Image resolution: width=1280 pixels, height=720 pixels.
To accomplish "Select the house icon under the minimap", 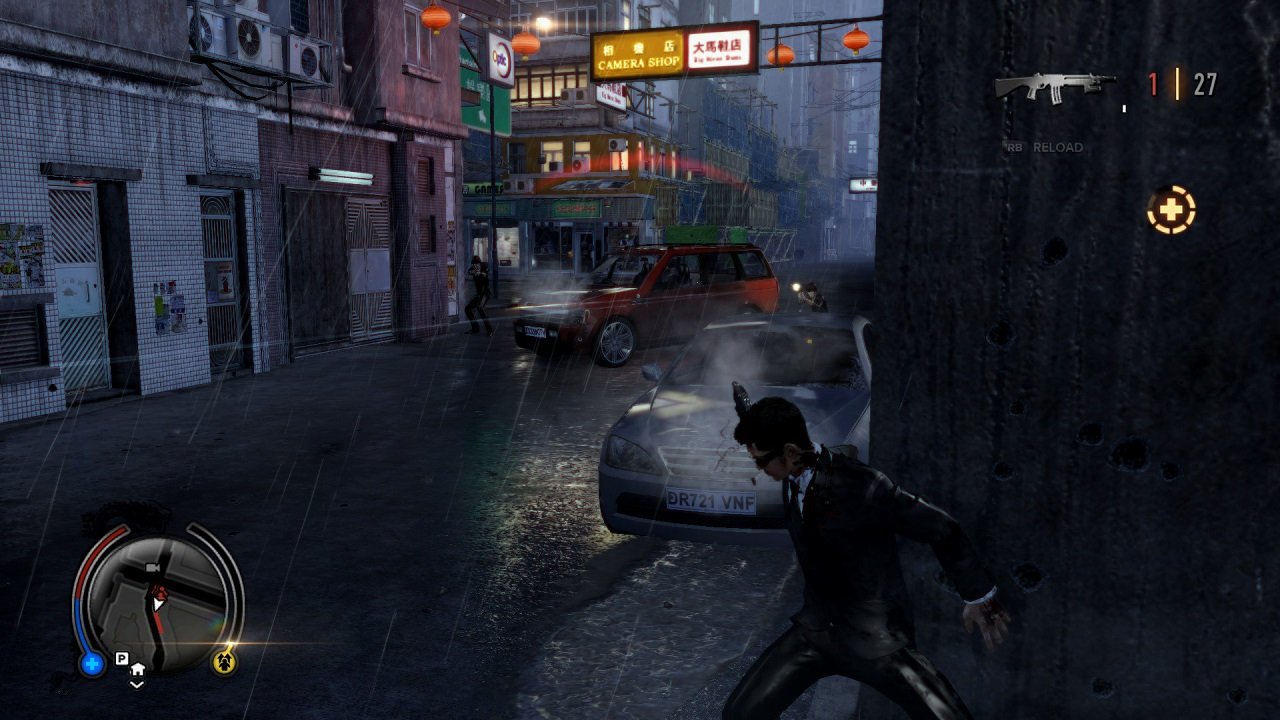I will (138, 669).
